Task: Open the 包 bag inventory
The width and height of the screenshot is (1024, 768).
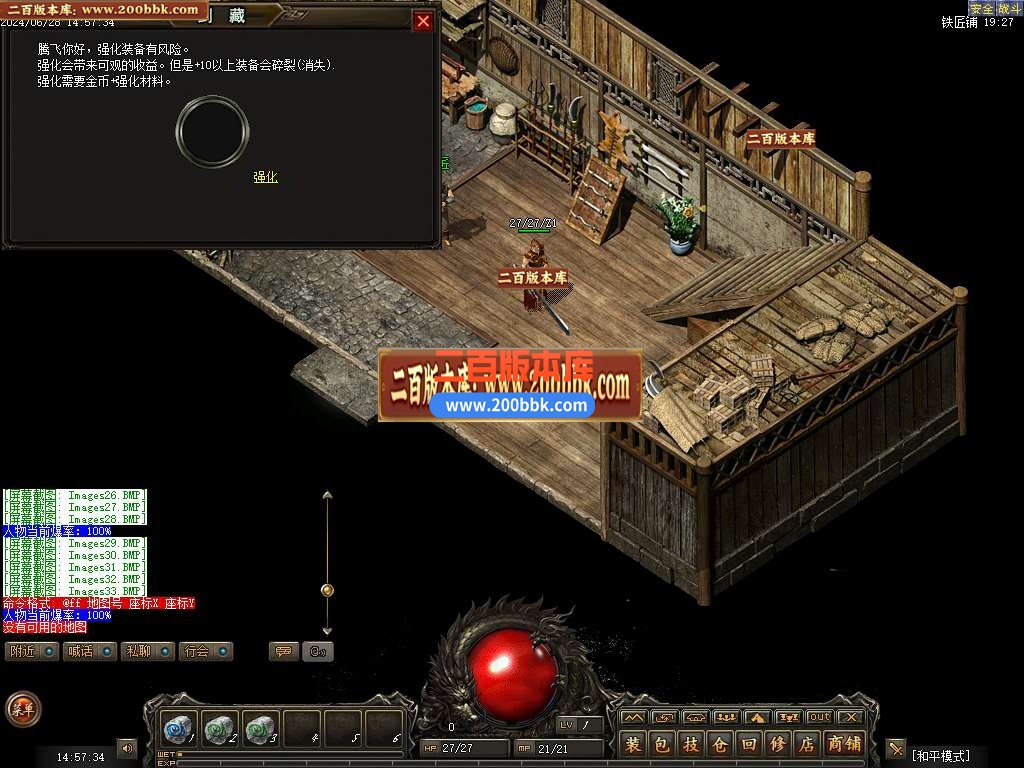Action: point(662,744)
